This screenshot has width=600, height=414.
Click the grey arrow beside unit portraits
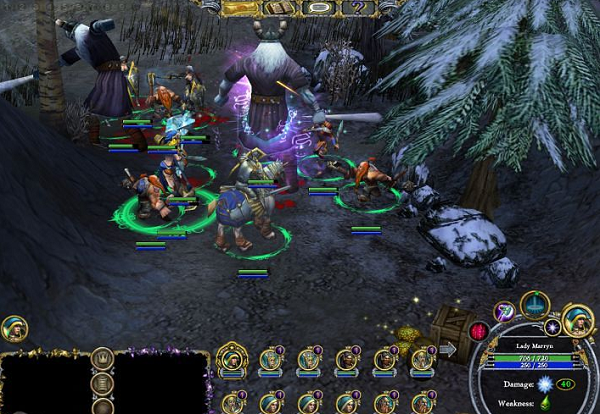click(447, 350)
